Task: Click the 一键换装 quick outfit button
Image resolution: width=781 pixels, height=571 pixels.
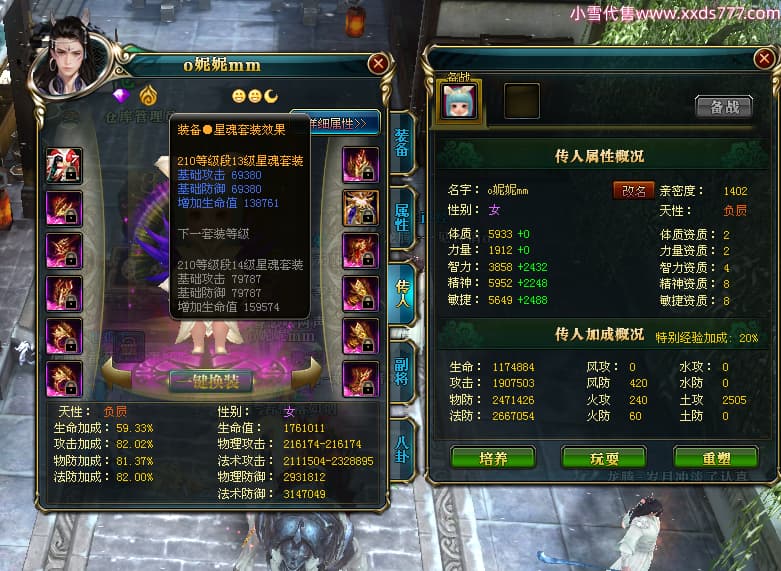Action: click(210, 381)
